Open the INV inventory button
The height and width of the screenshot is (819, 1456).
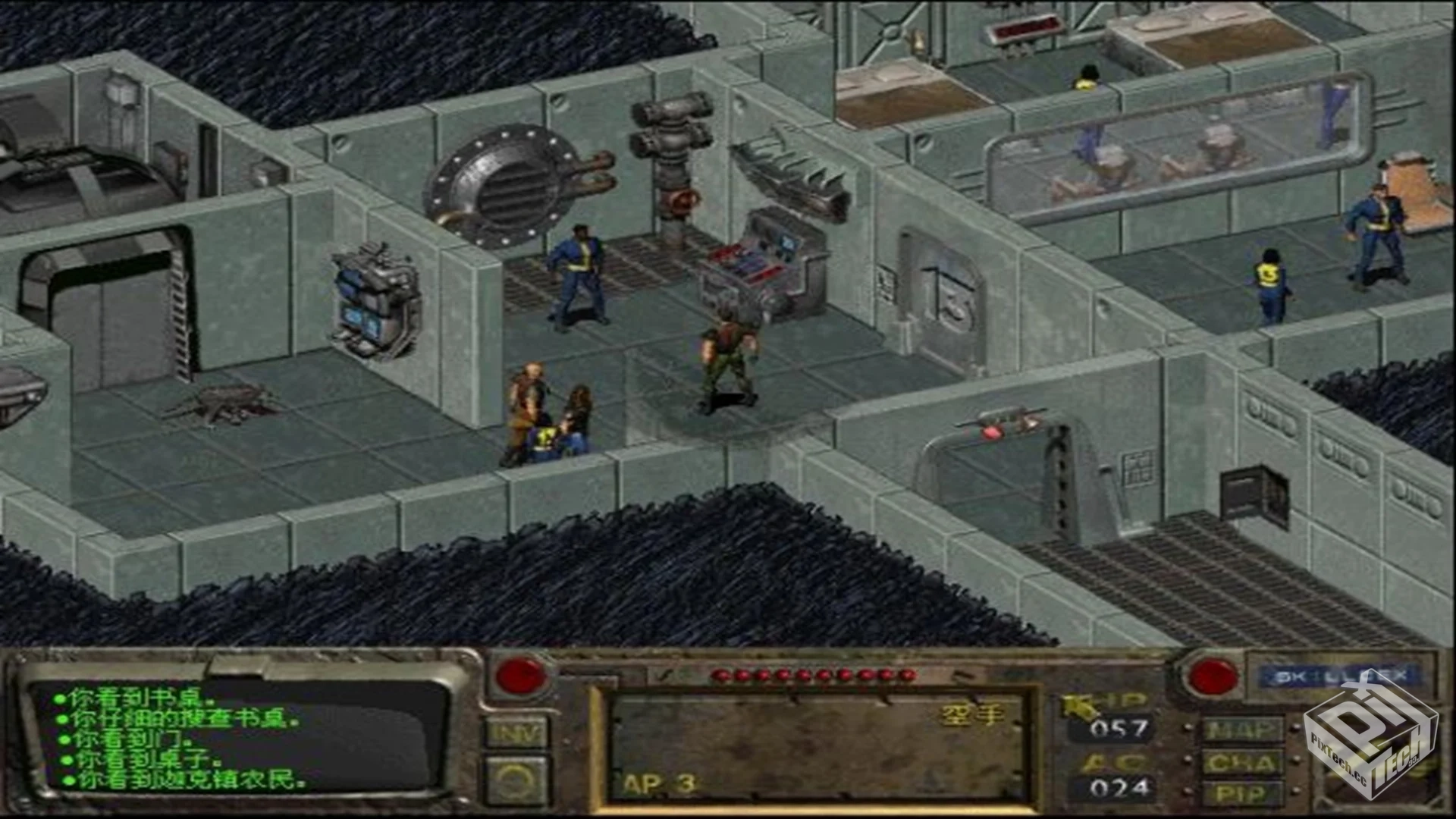(x=516, y=733)
